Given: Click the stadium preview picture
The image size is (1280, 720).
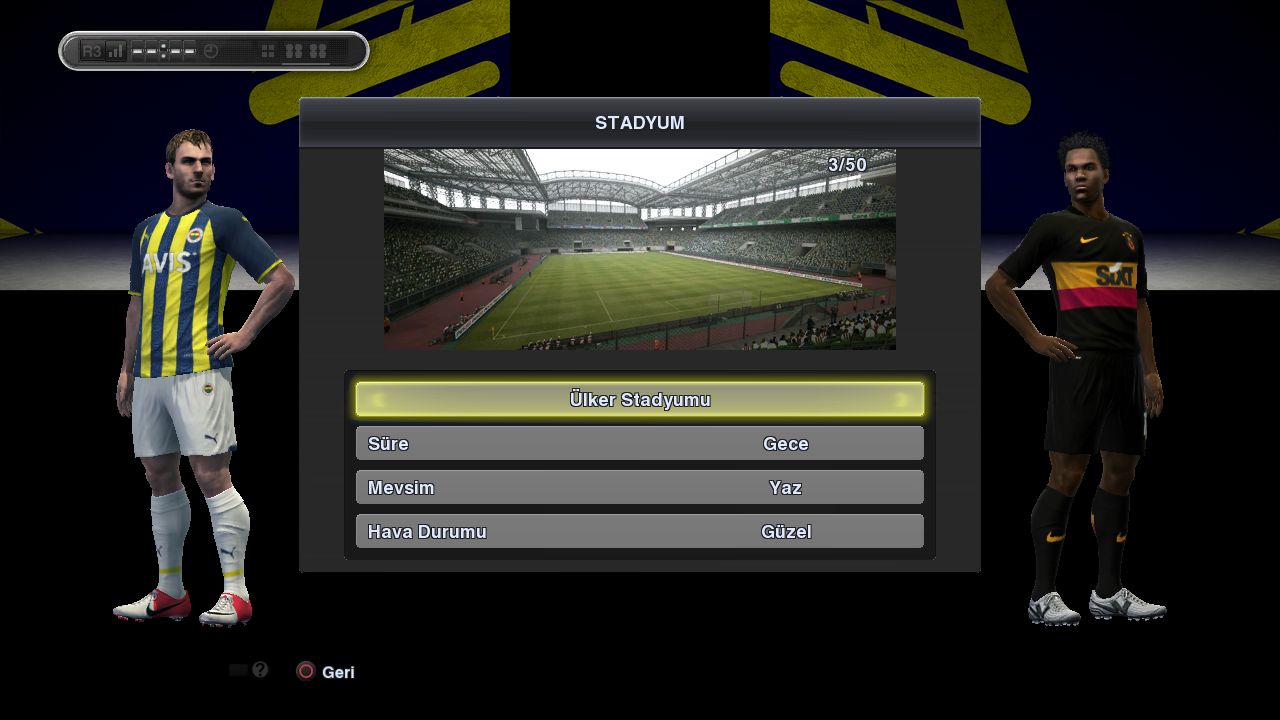Looking at the screenshot, I should [640, 249].
